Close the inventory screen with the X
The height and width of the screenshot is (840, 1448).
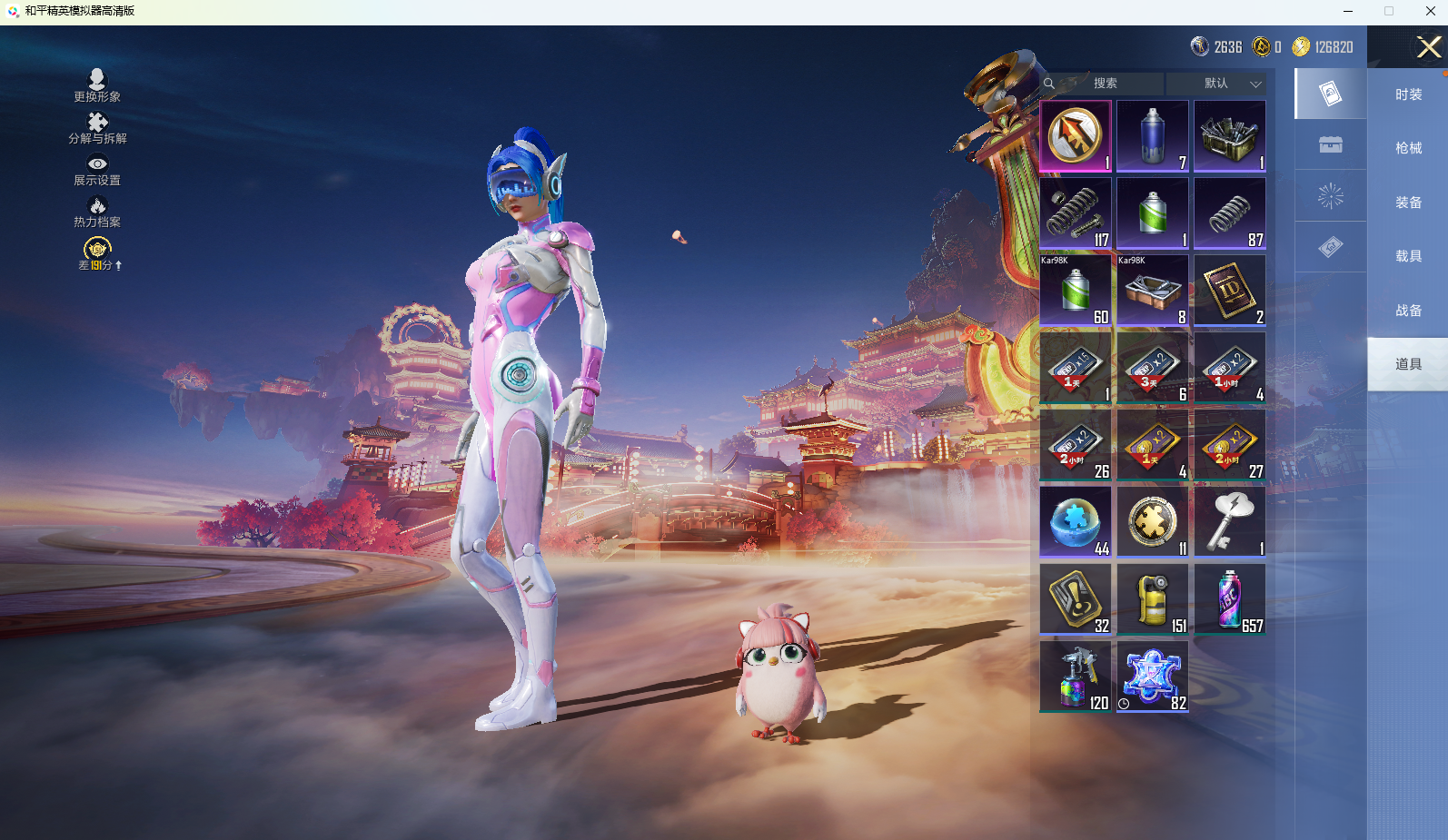pos(1428,46)
